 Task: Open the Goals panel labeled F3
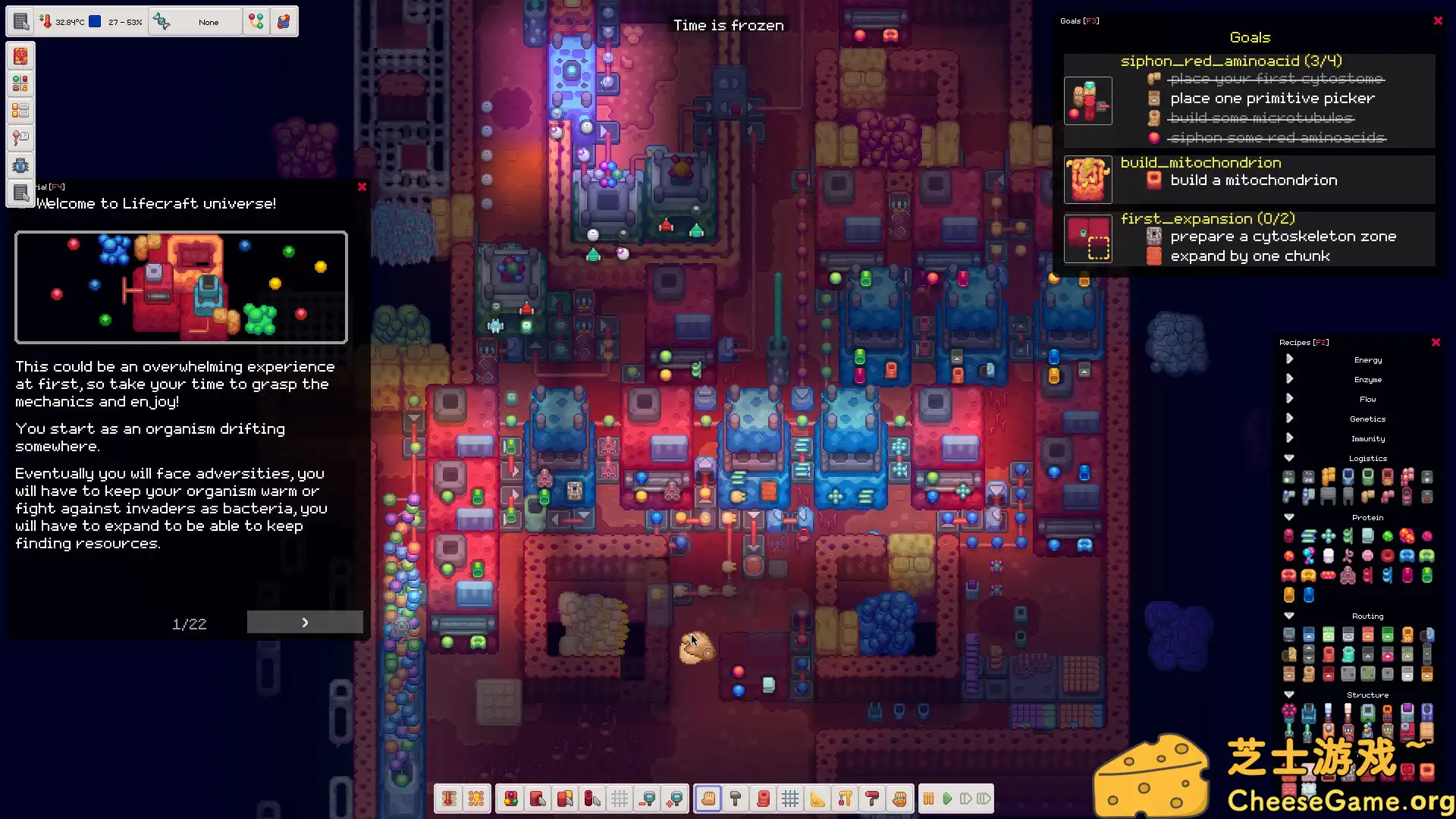click(x=1080, y=20)
